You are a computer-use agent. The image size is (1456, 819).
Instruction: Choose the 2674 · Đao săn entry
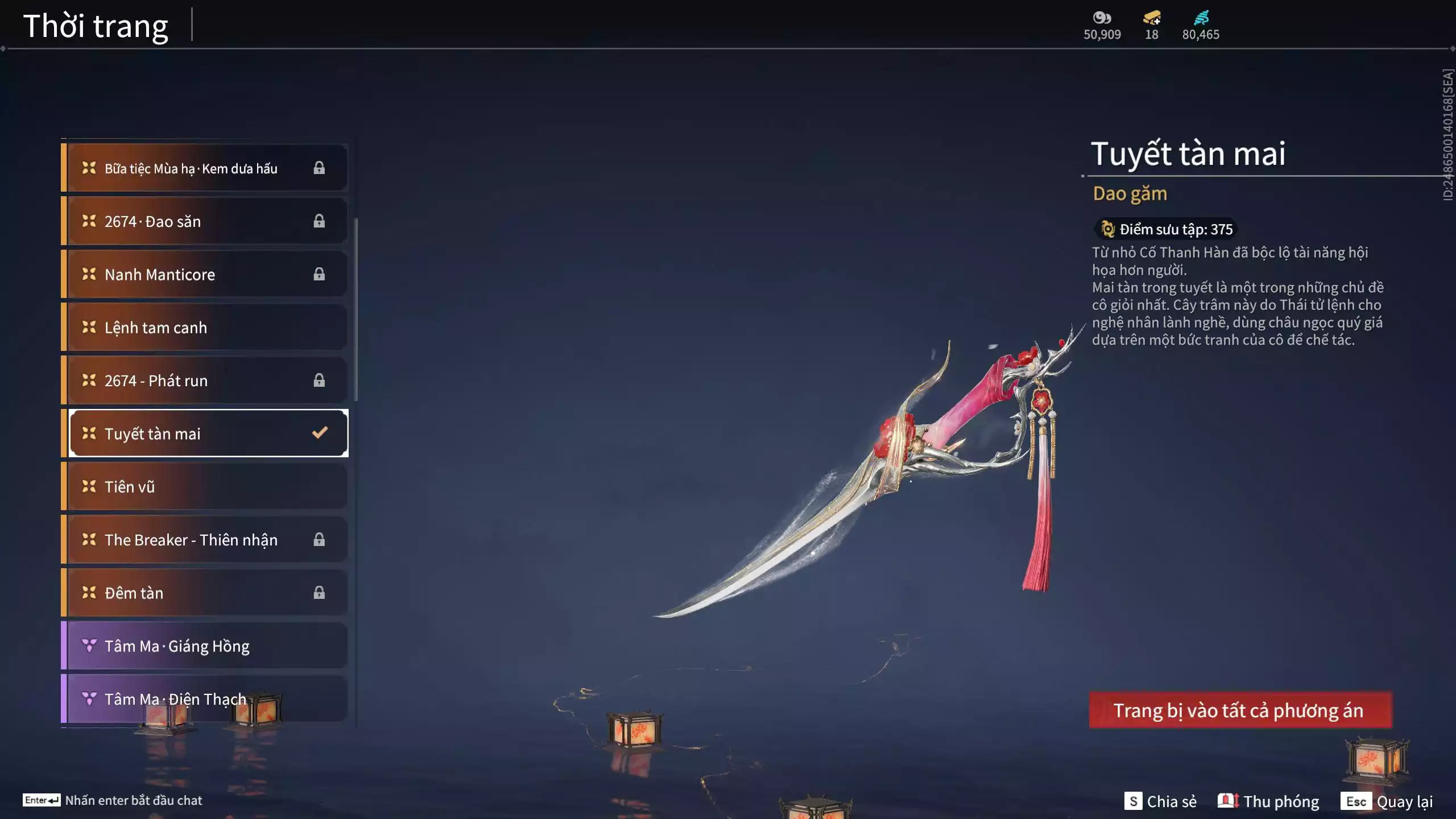[x=205, y=221]
